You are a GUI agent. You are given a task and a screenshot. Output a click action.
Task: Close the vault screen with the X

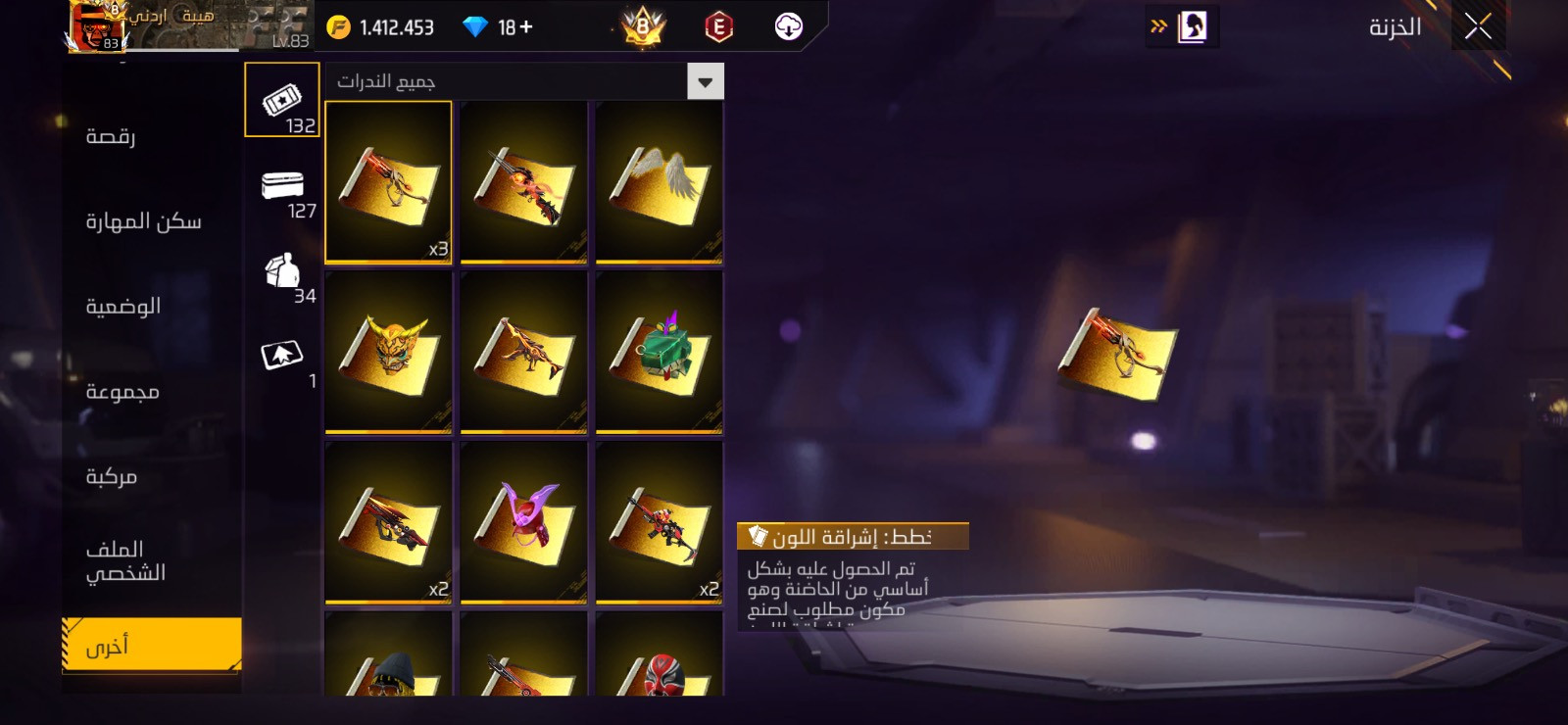point(1478,26)
